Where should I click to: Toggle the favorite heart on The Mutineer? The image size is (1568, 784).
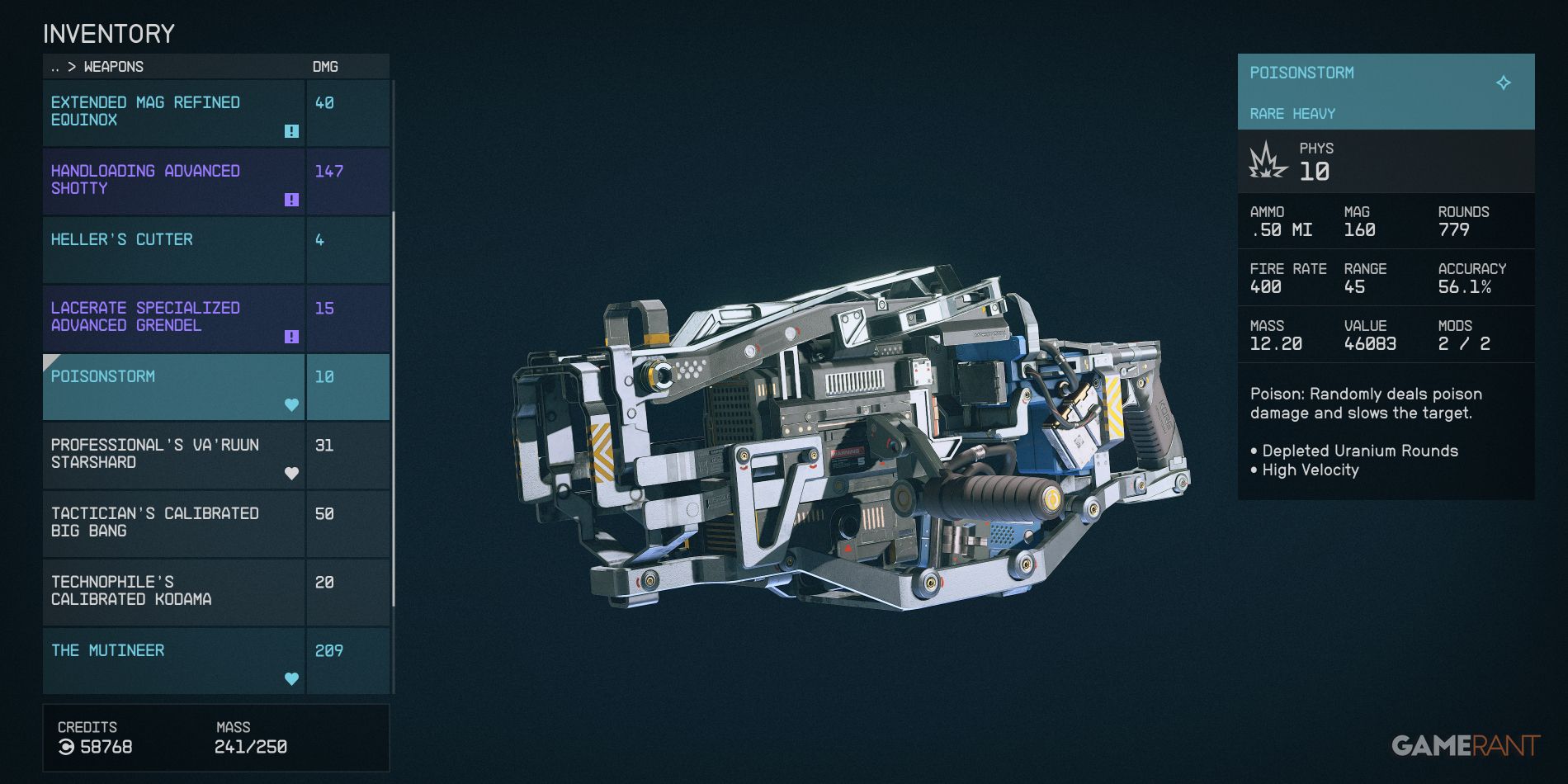pos(290,678)
